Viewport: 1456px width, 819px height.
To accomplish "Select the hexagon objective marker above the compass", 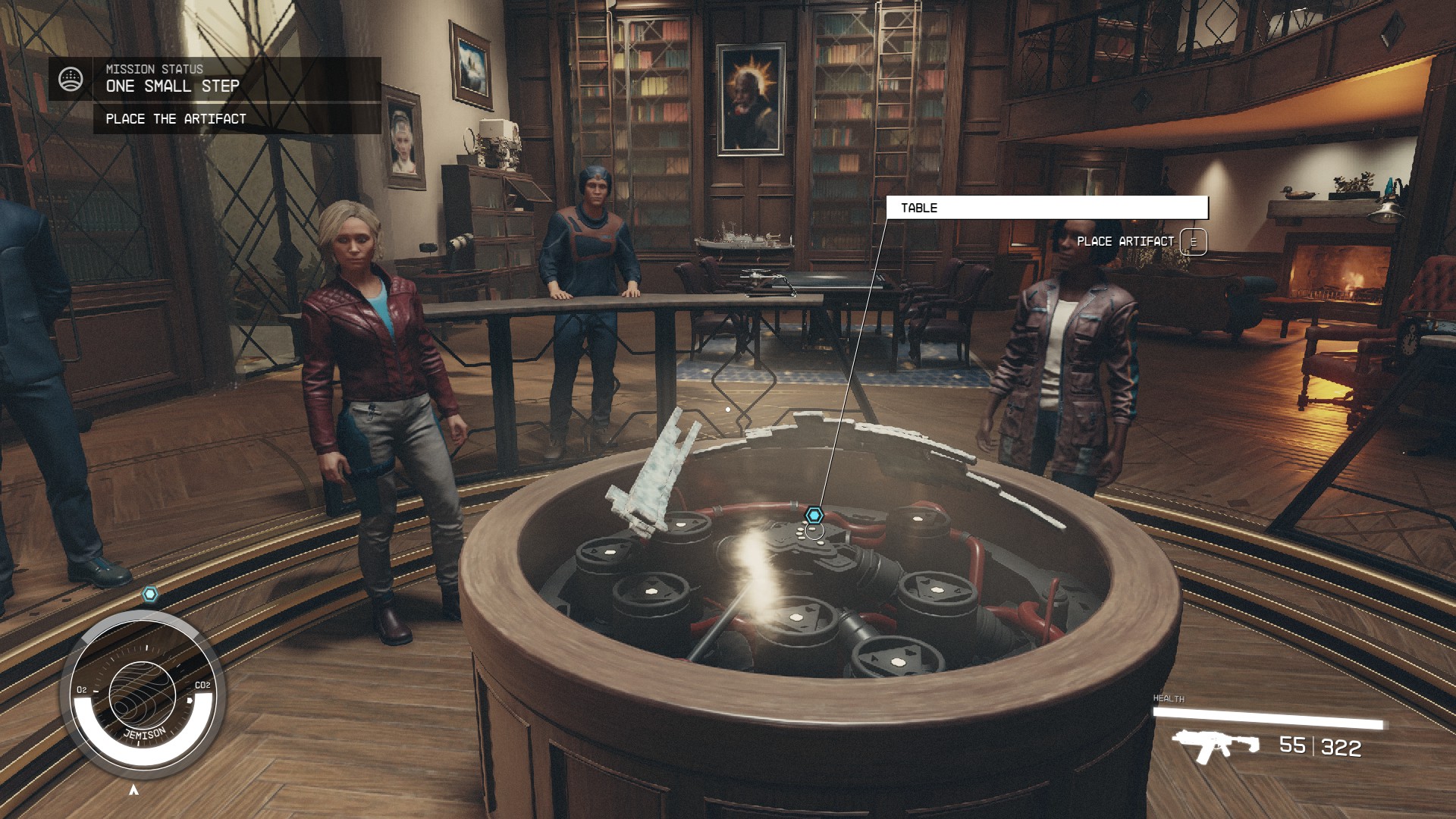I will (150, 594).
